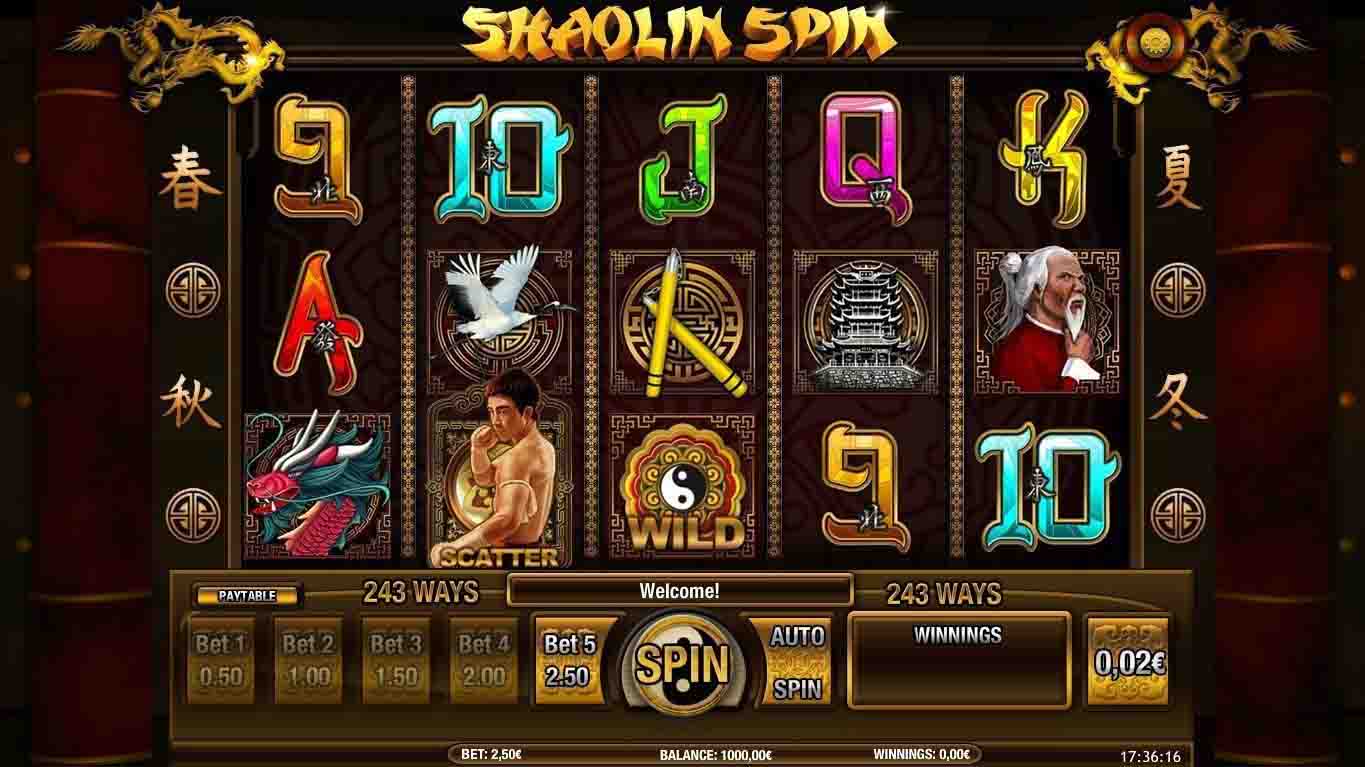Select the SCATTER martial artist symbol

(x=500, y=470)
